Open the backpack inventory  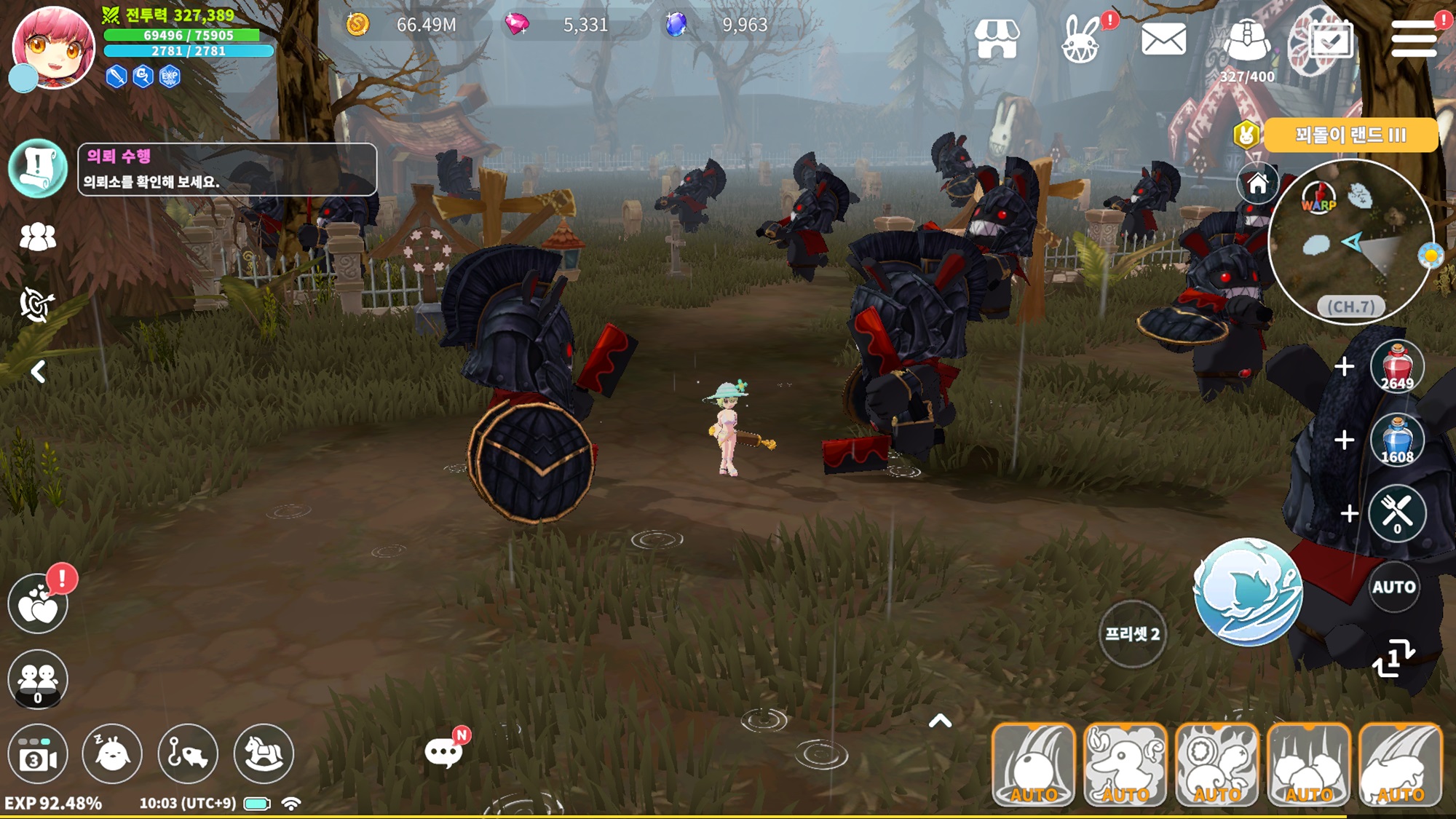pos(1247,40)
